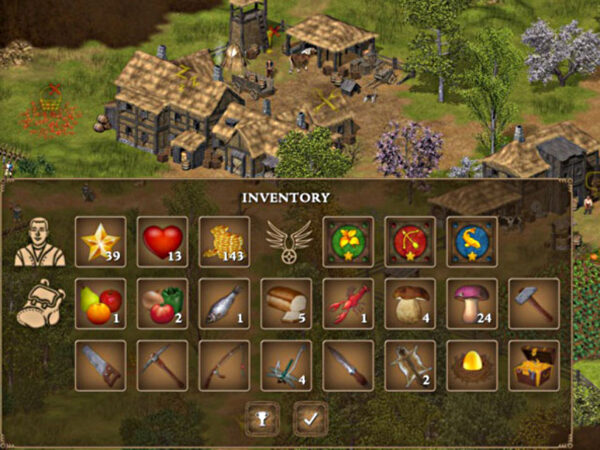600x450 pixels.
Task: Pick the pickaxe slot
Action: 162,365
